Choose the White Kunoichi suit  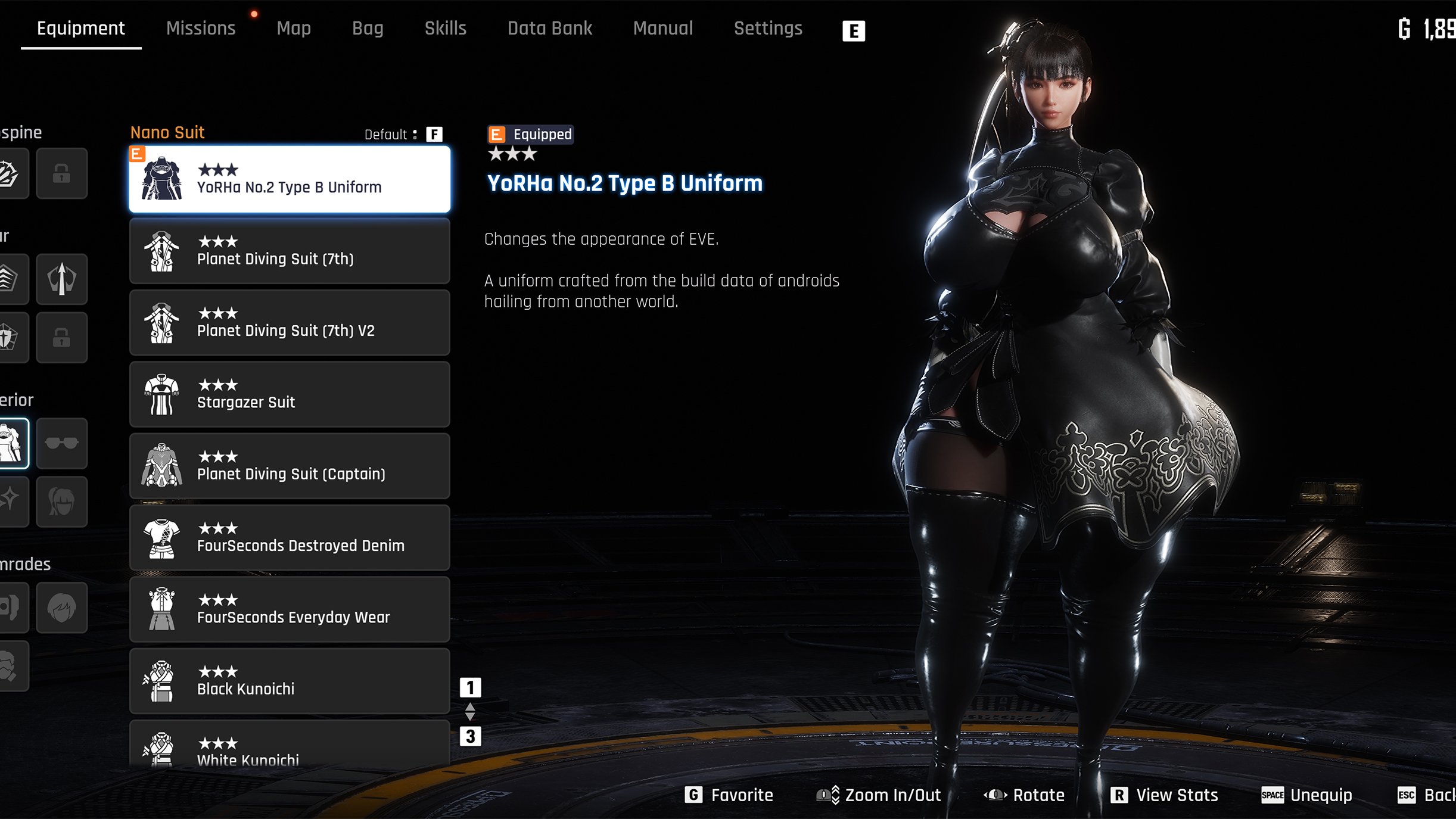click(x=290, y=748)
